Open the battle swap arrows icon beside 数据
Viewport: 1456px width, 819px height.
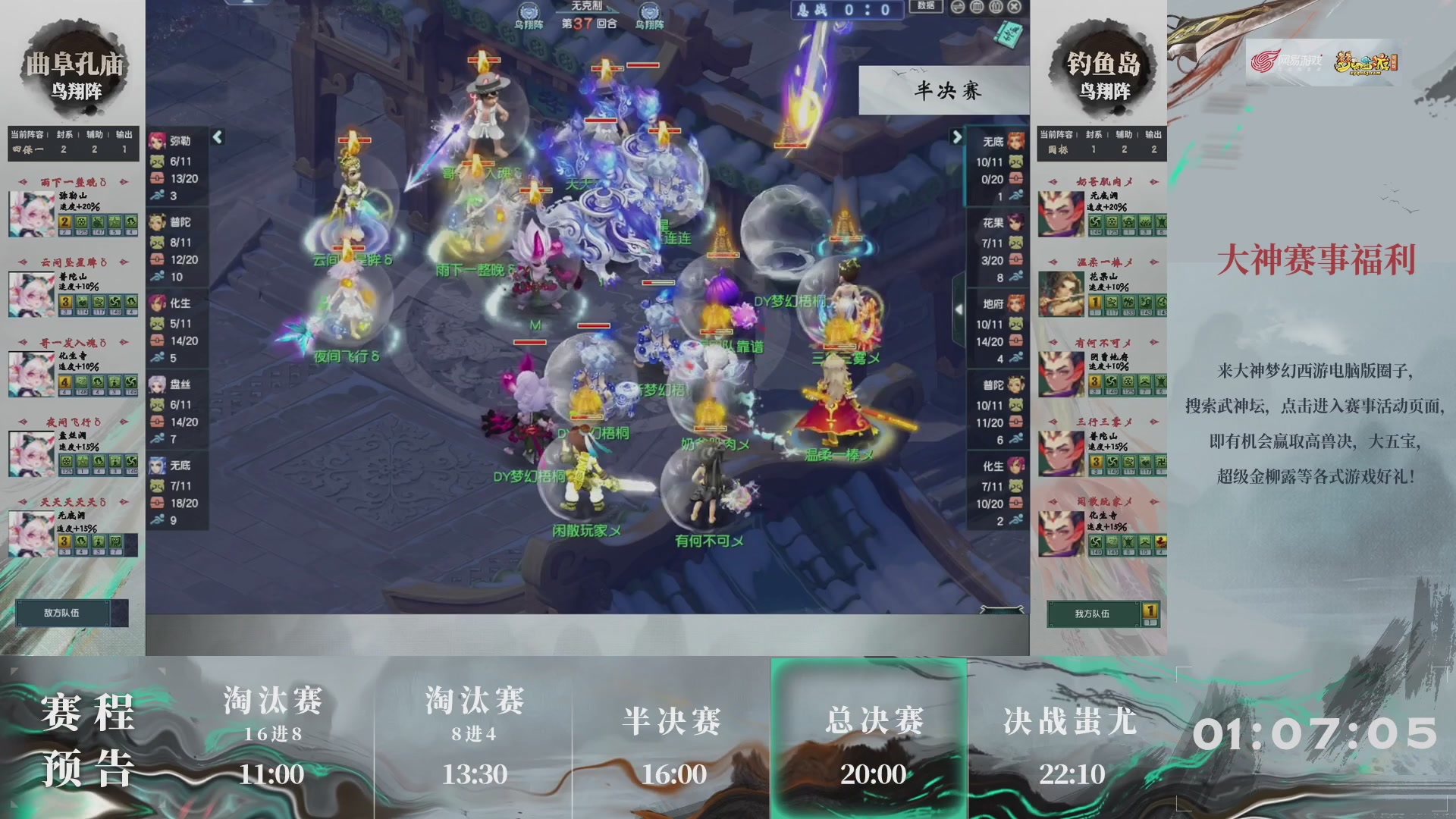(958, 8)
